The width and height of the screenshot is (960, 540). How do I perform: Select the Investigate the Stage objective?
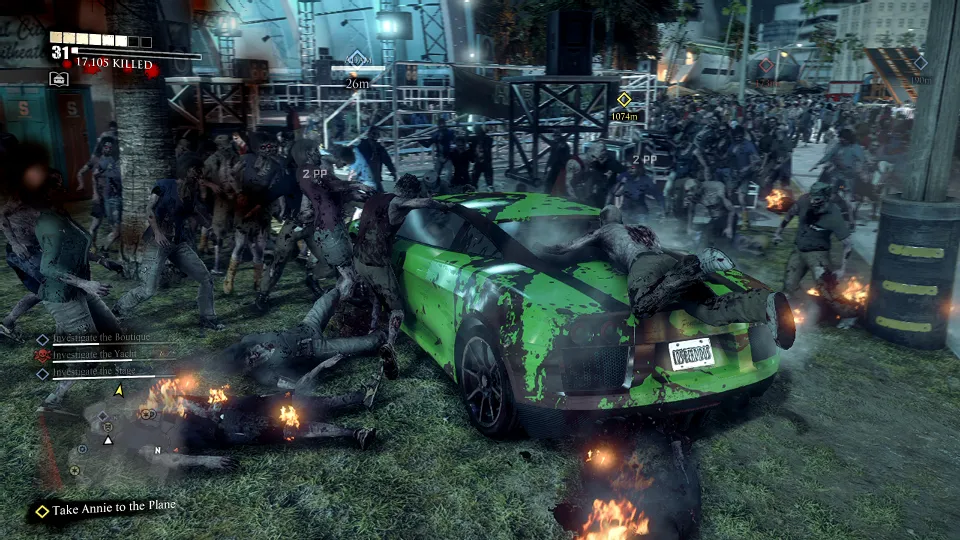(x=95, y=373)
